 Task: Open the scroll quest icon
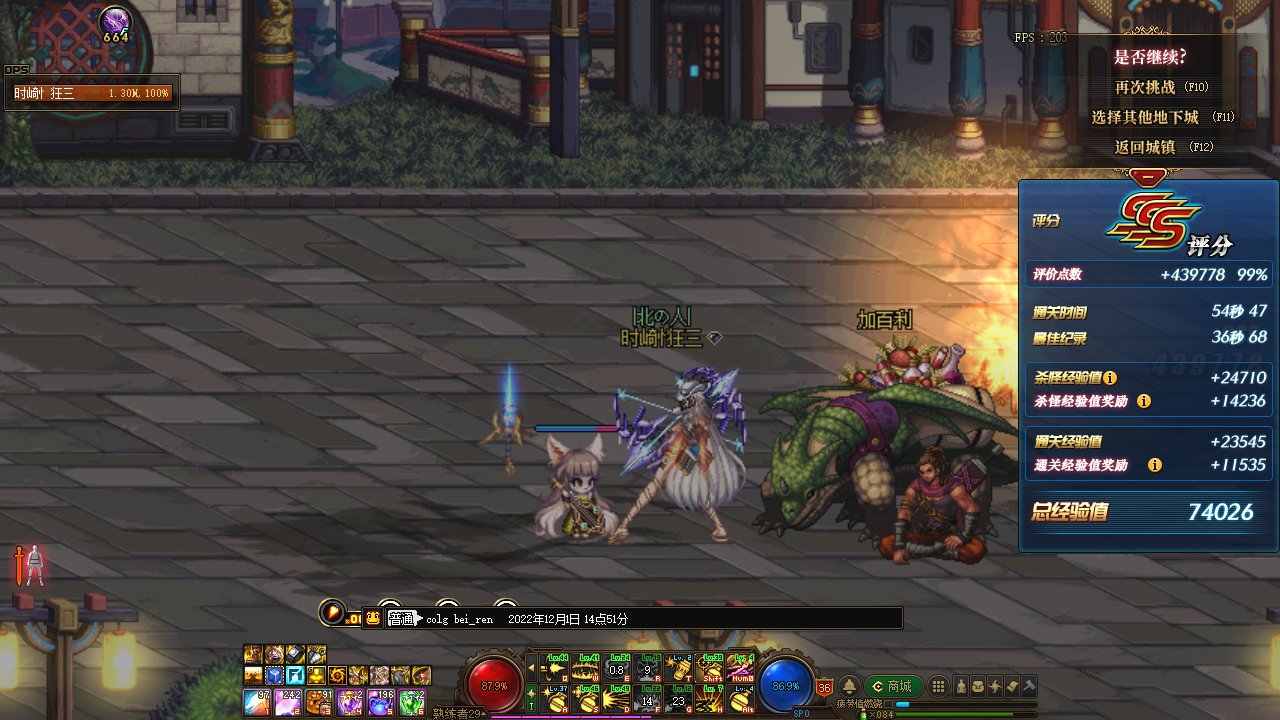tap(1011, 687)
